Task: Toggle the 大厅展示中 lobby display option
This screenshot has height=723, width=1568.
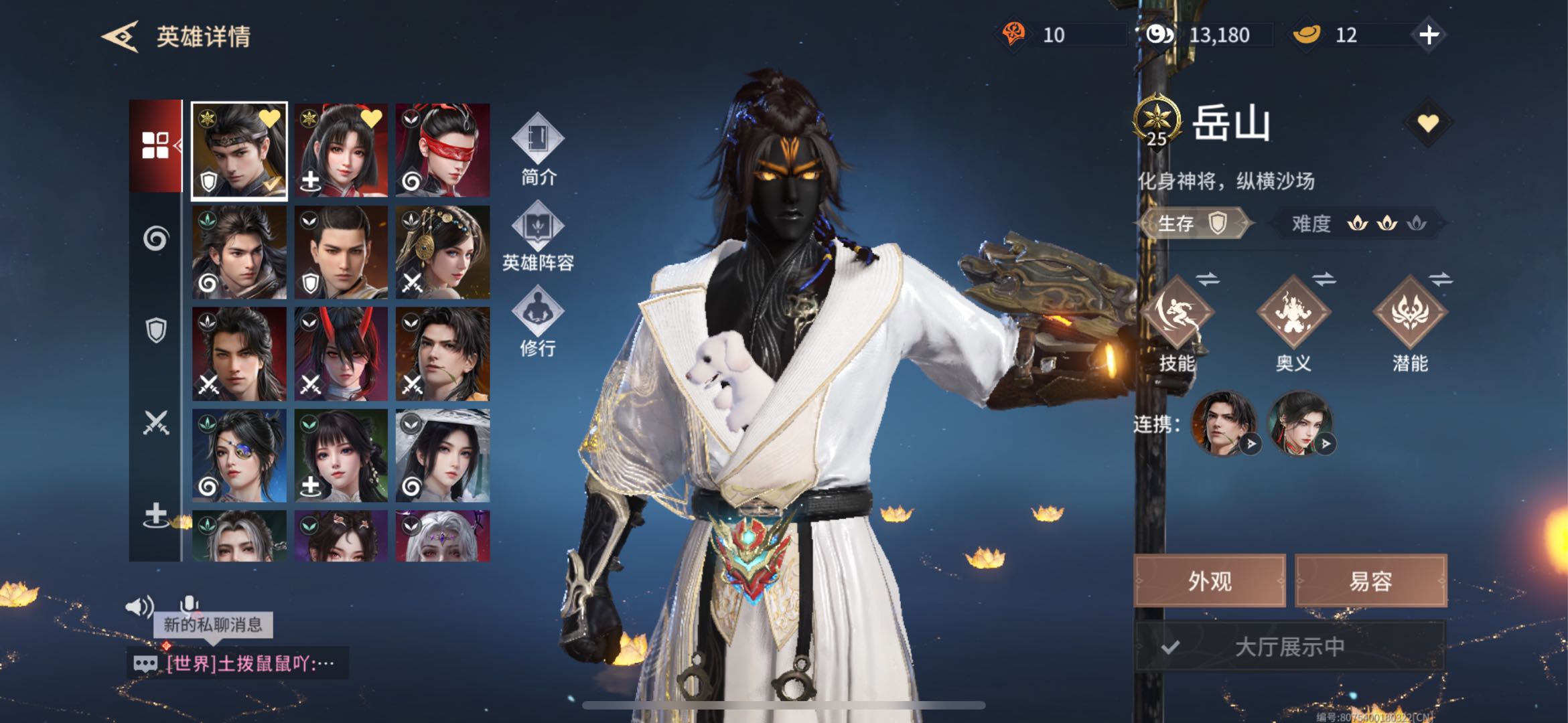Action: [x=1289, y=647]
